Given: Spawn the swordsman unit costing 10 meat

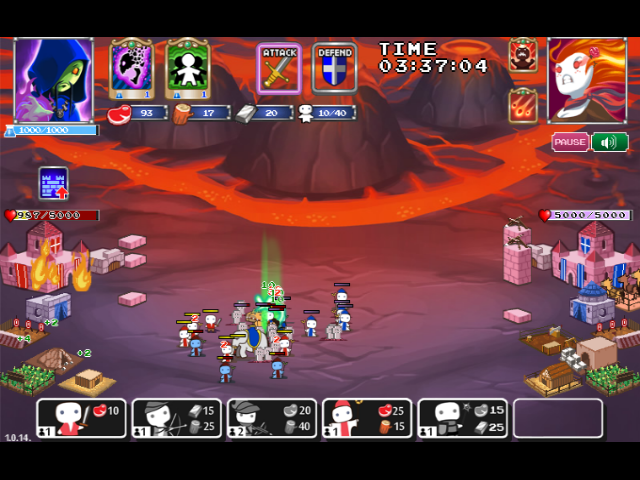Looking at the screenshot, I should click(82, 418).
